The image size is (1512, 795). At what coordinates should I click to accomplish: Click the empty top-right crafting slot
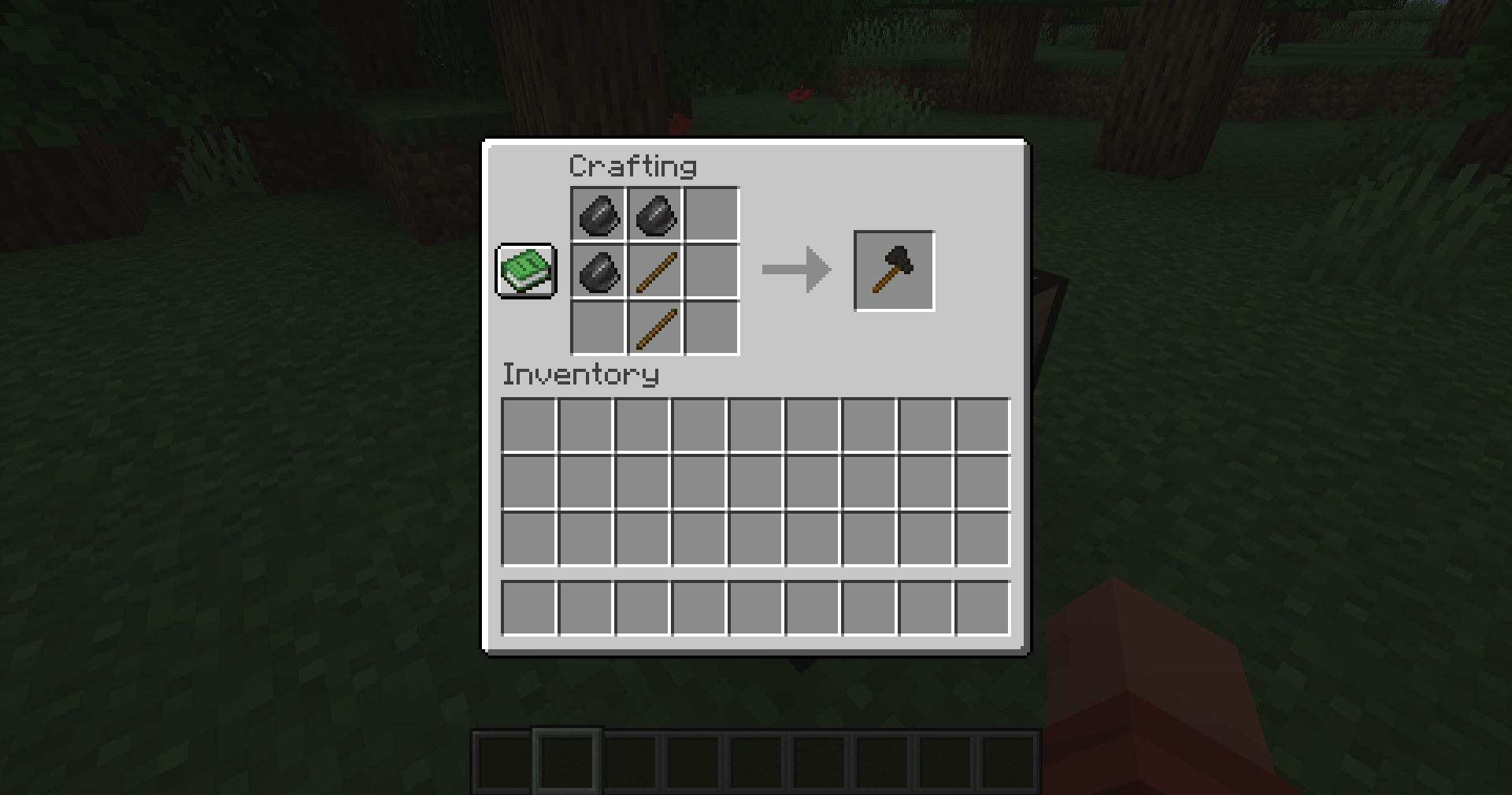pyautogui.click(x=712, y=214)
